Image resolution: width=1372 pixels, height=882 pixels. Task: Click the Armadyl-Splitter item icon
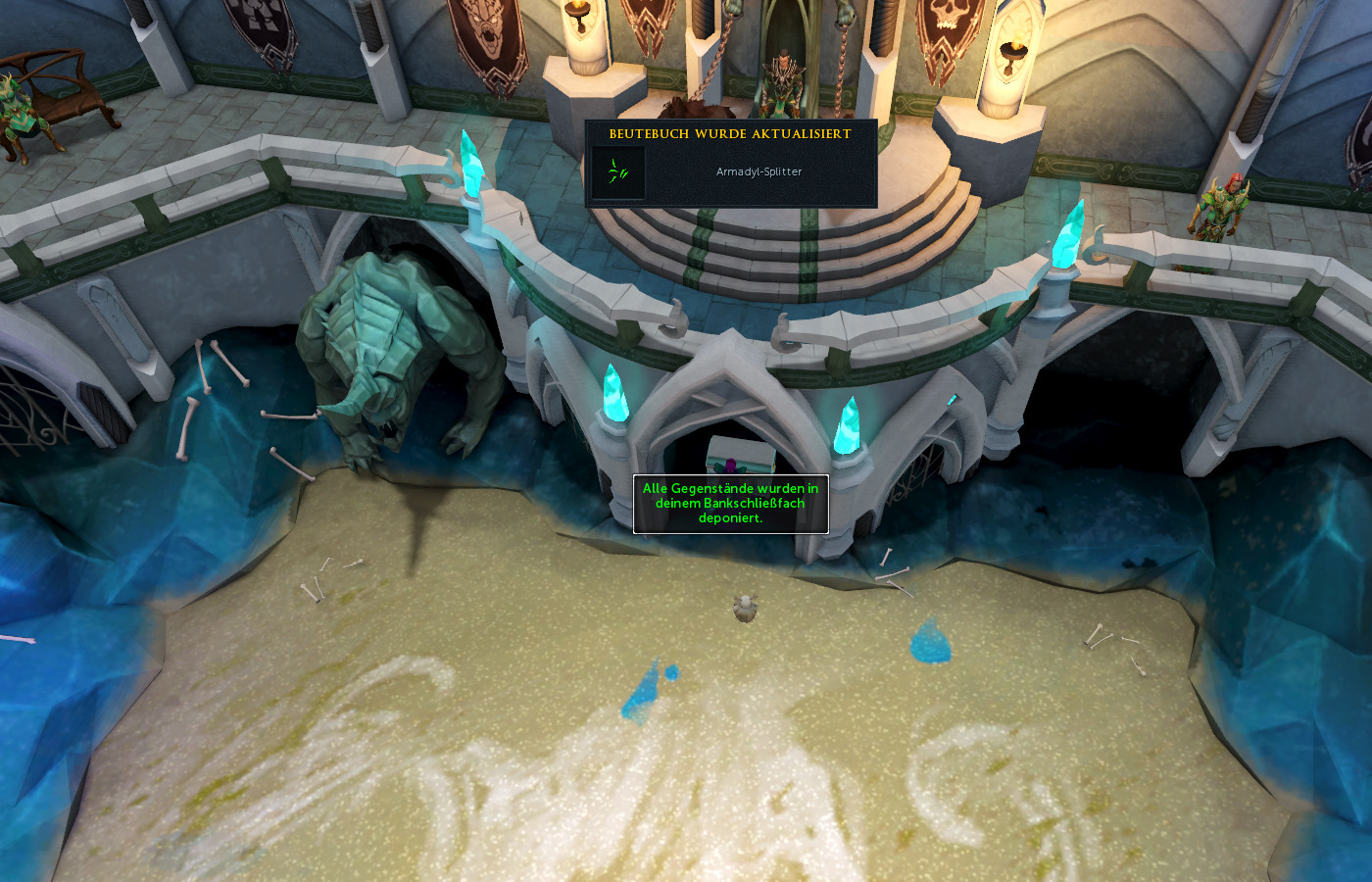(x=618, y=172)
